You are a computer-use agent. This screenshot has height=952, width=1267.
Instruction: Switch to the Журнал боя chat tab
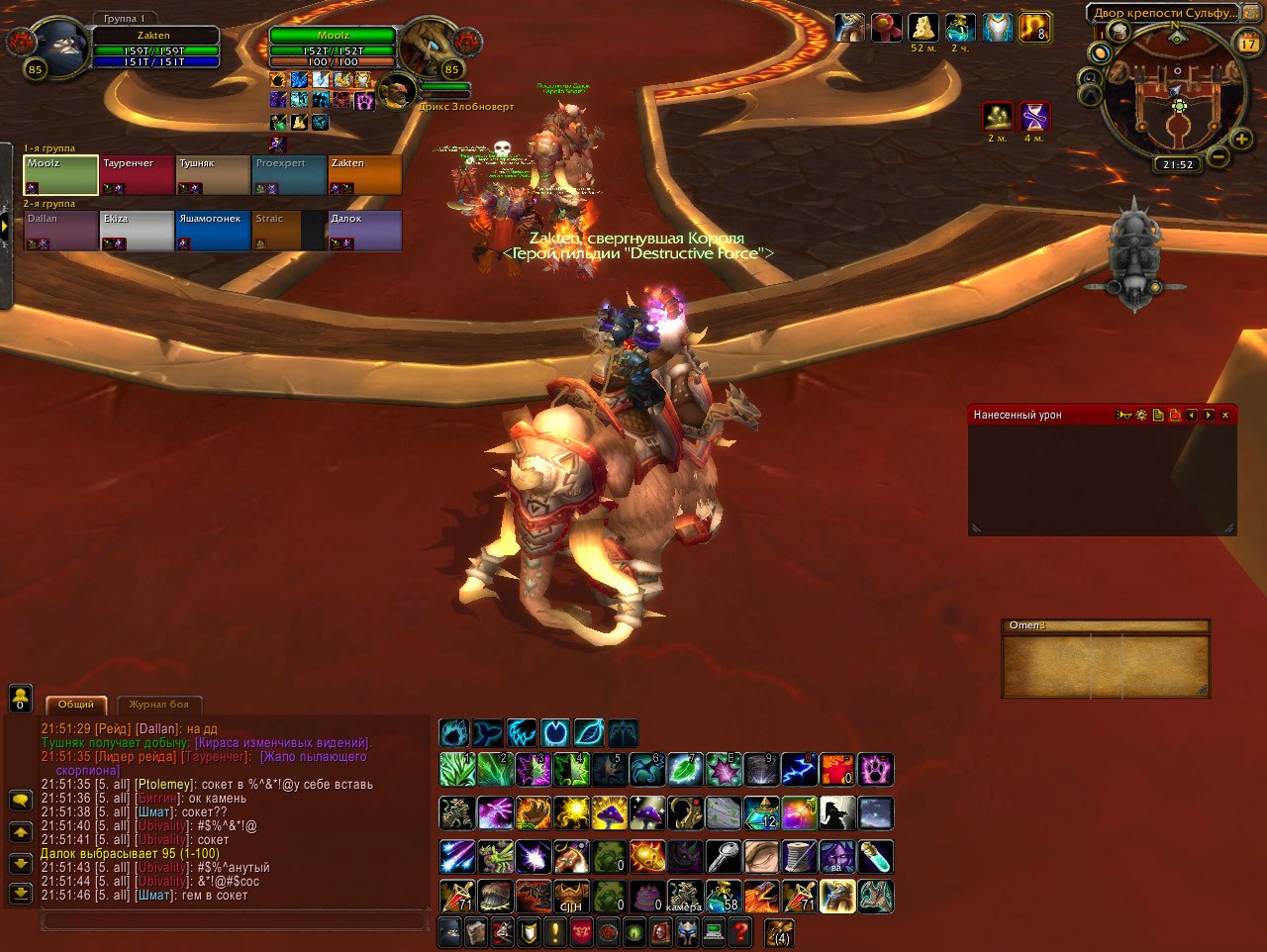tap(158, 705)
